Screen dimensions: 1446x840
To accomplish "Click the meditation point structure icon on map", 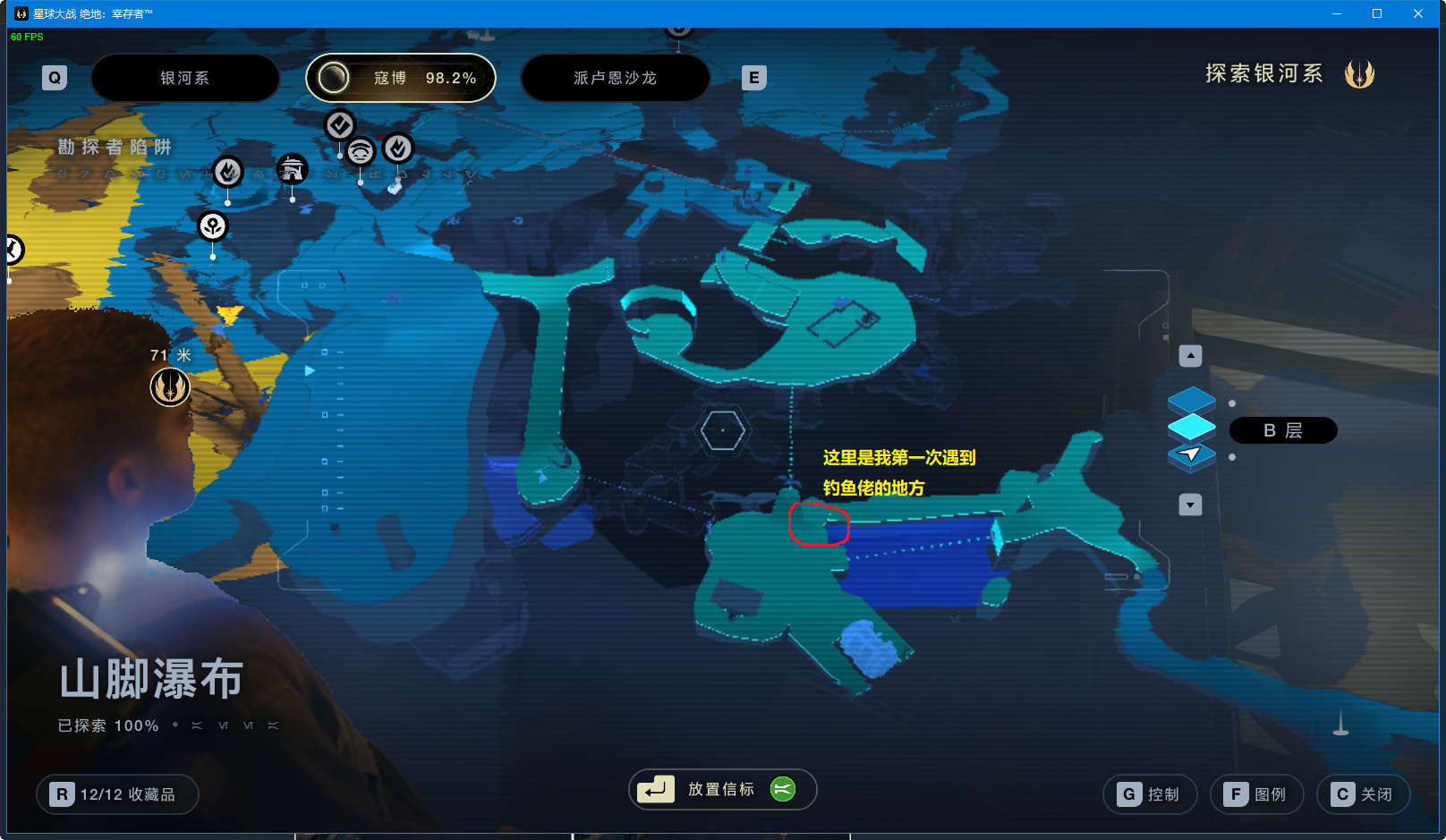I will [x=292, y=169].
